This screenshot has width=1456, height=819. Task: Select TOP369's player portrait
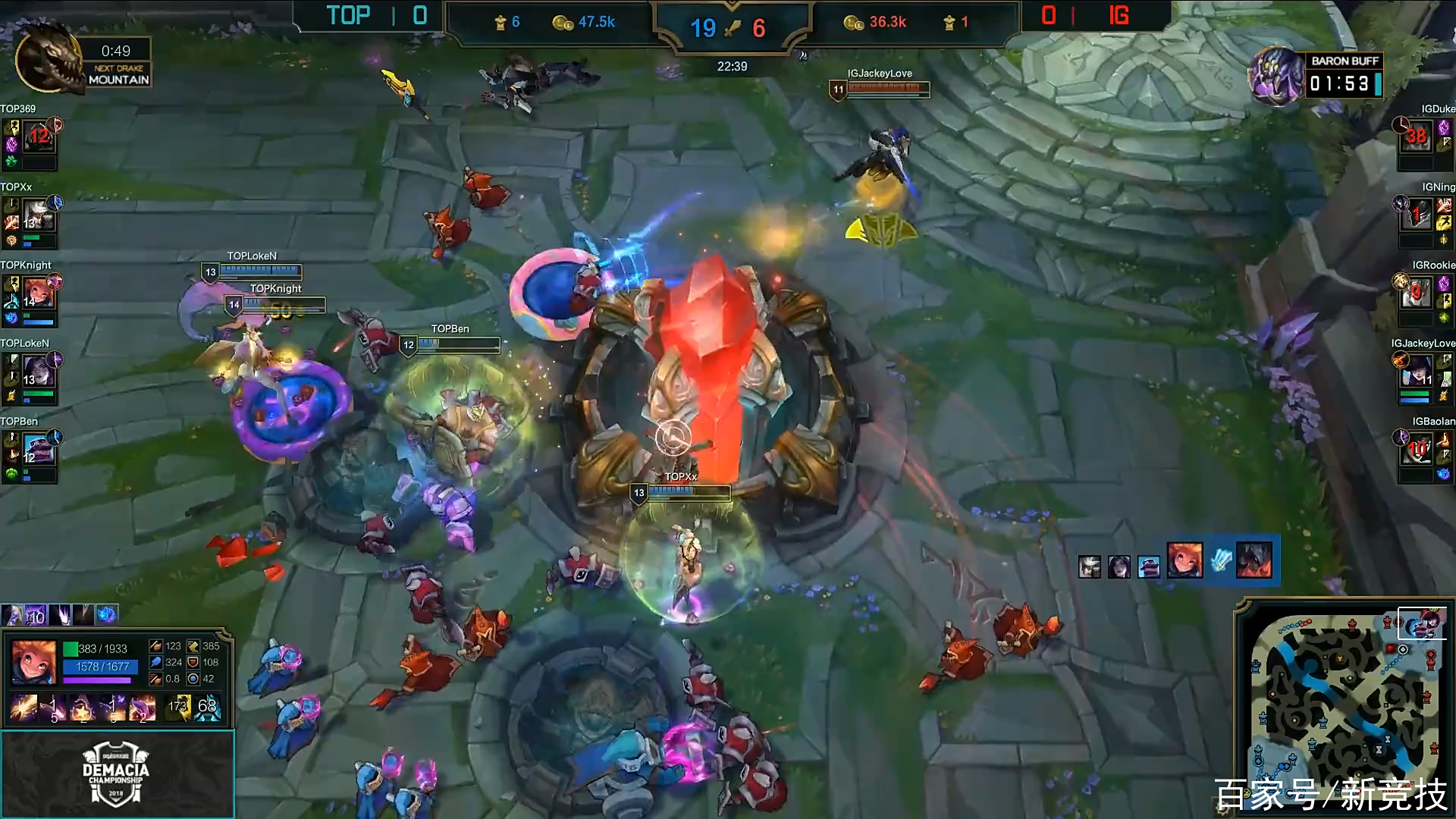[38, 137]
